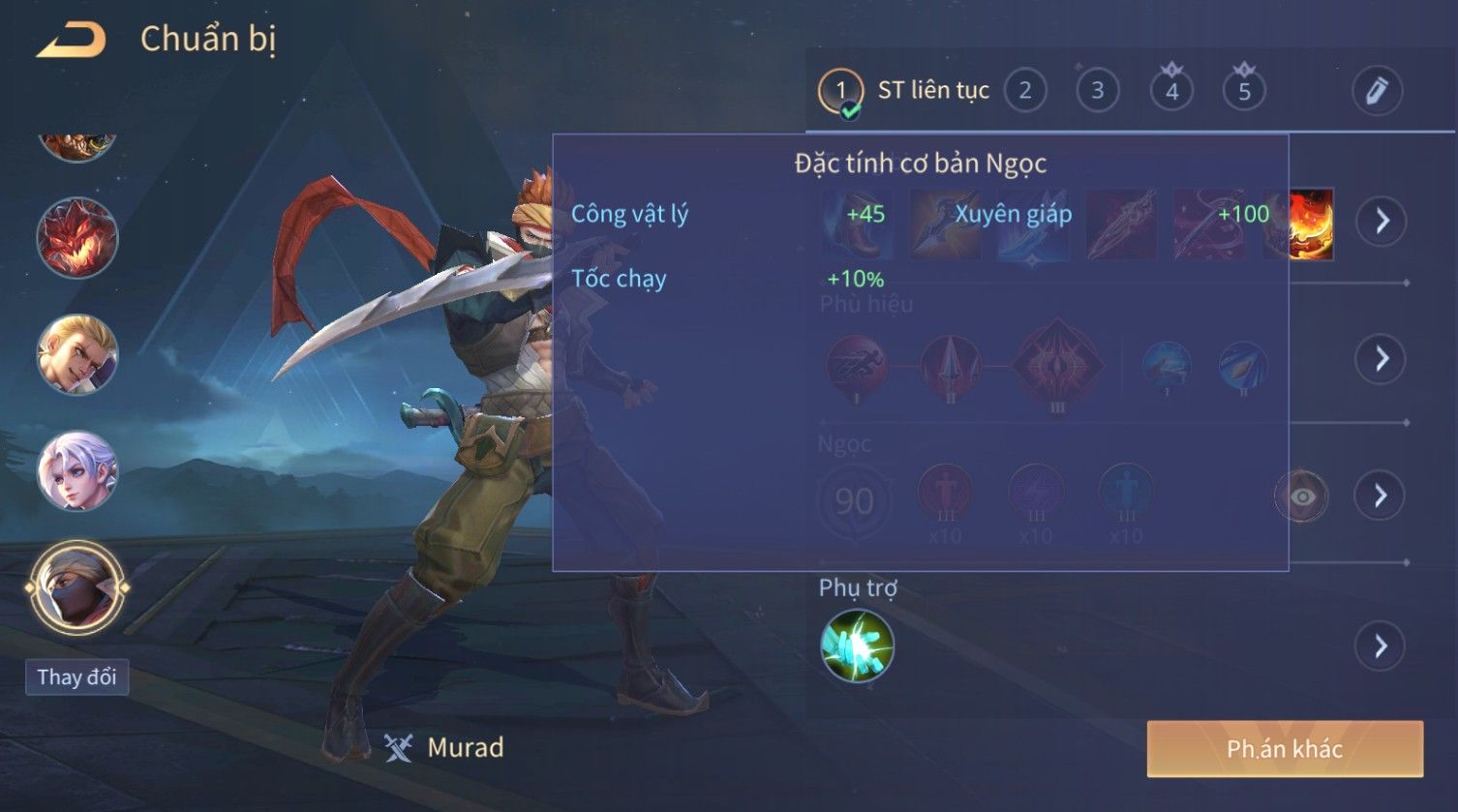Screen dimensions: 1458x812
Task: Select the glowing fist Phụ trợ spell
Action: (x=857, y=646)
